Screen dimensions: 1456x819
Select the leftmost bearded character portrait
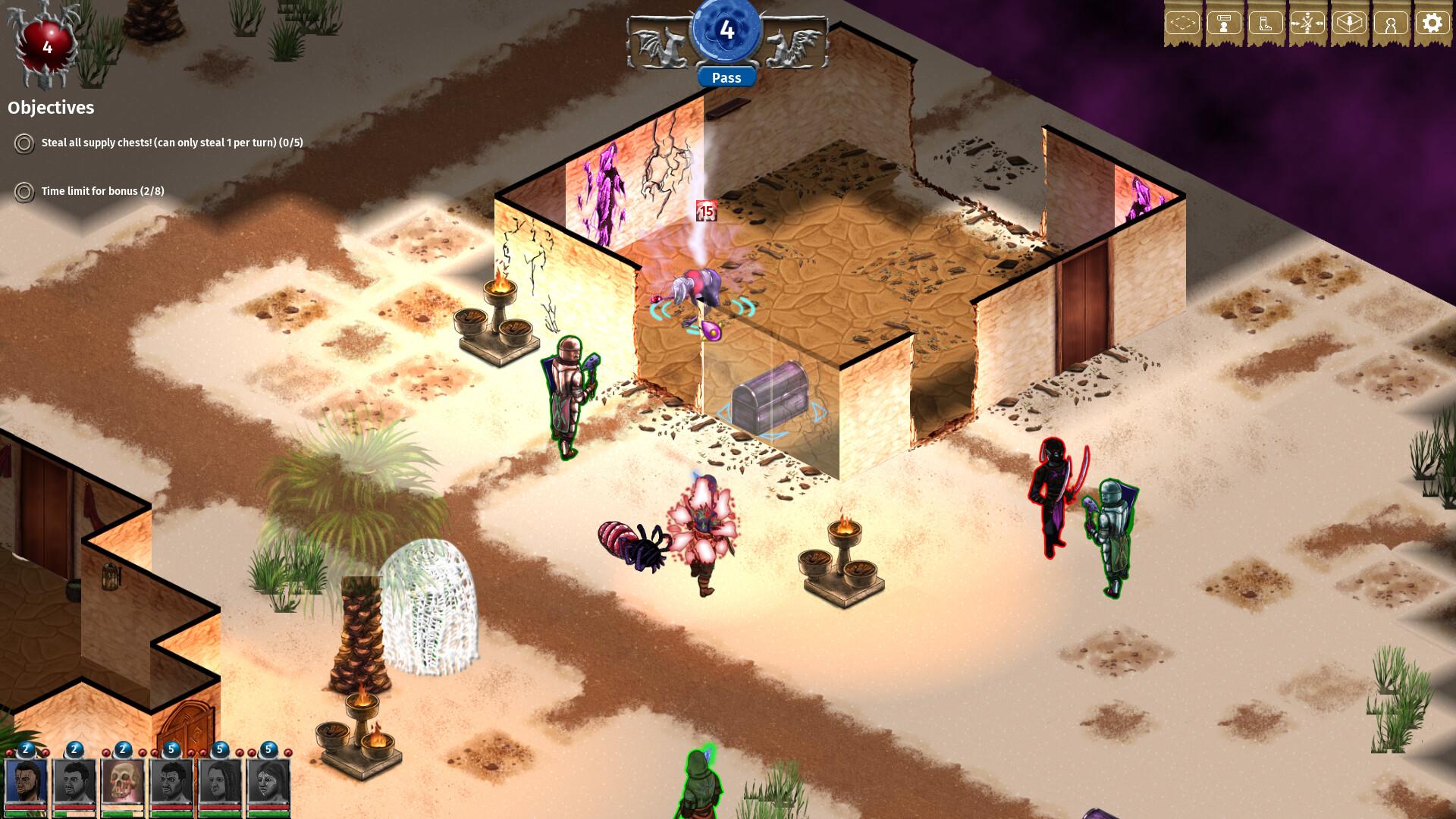(x=25, y=783)
